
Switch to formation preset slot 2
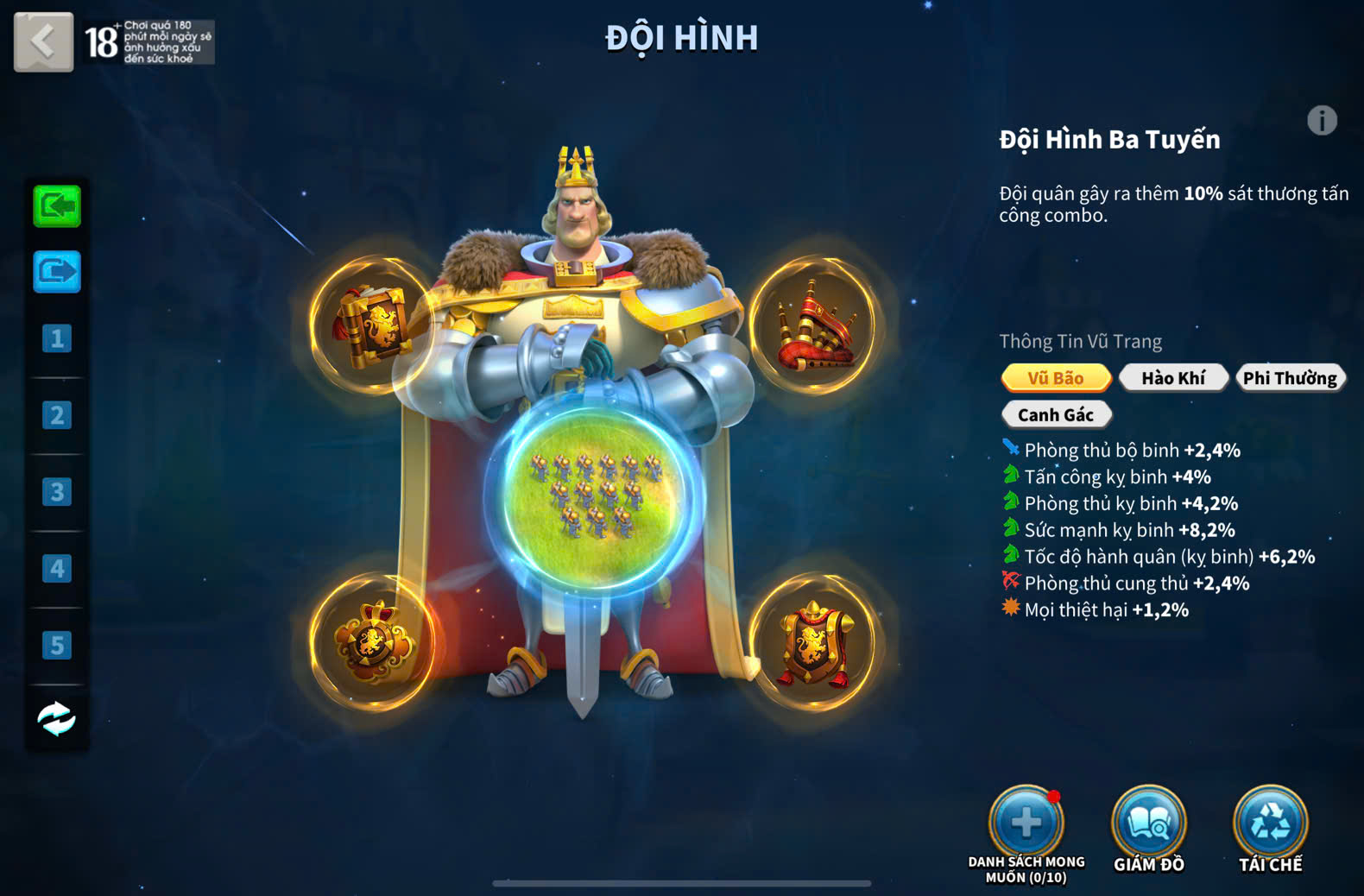point(57,415)
